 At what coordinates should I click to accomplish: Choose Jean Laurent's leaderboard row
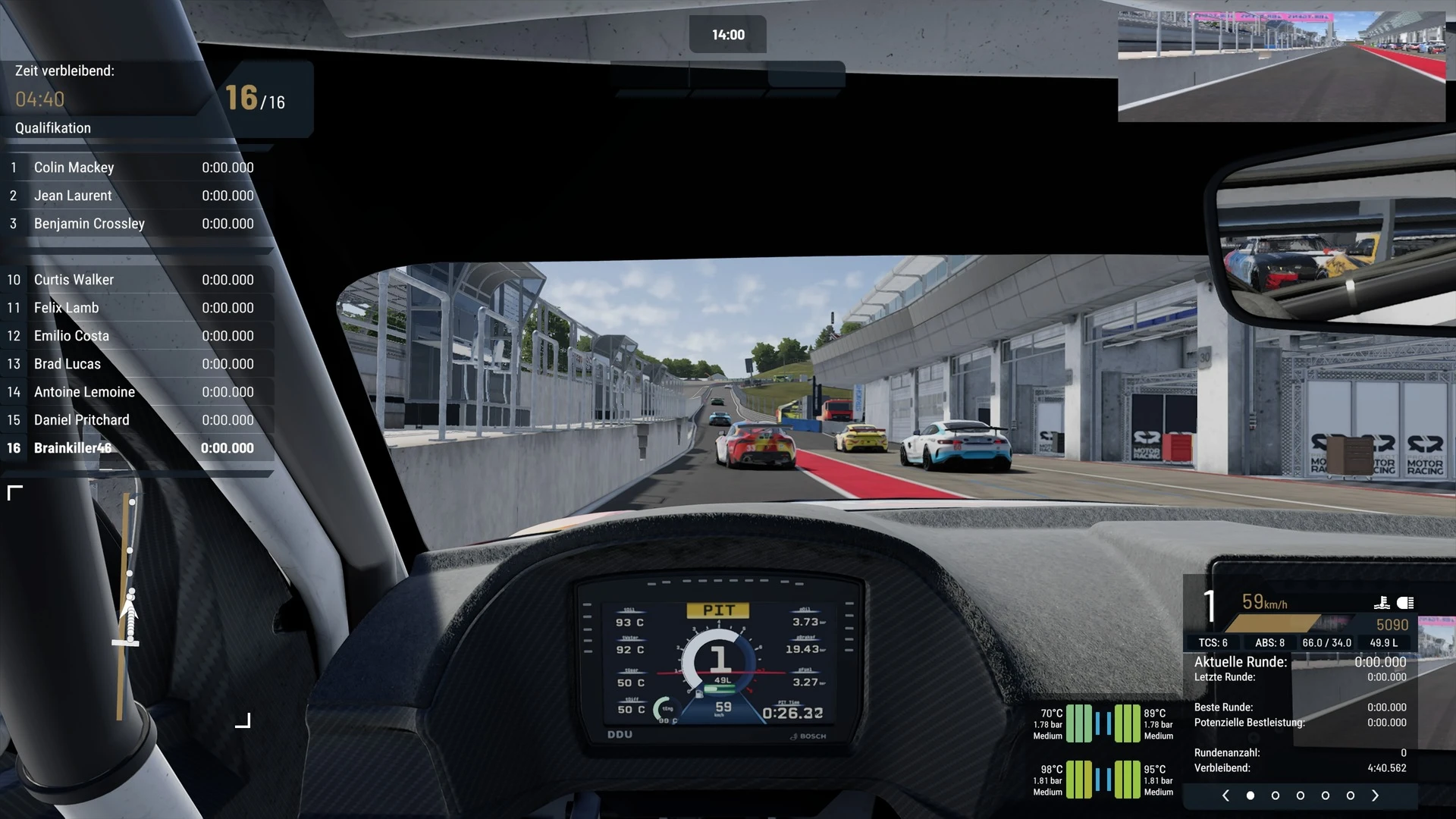pos(136,196)
